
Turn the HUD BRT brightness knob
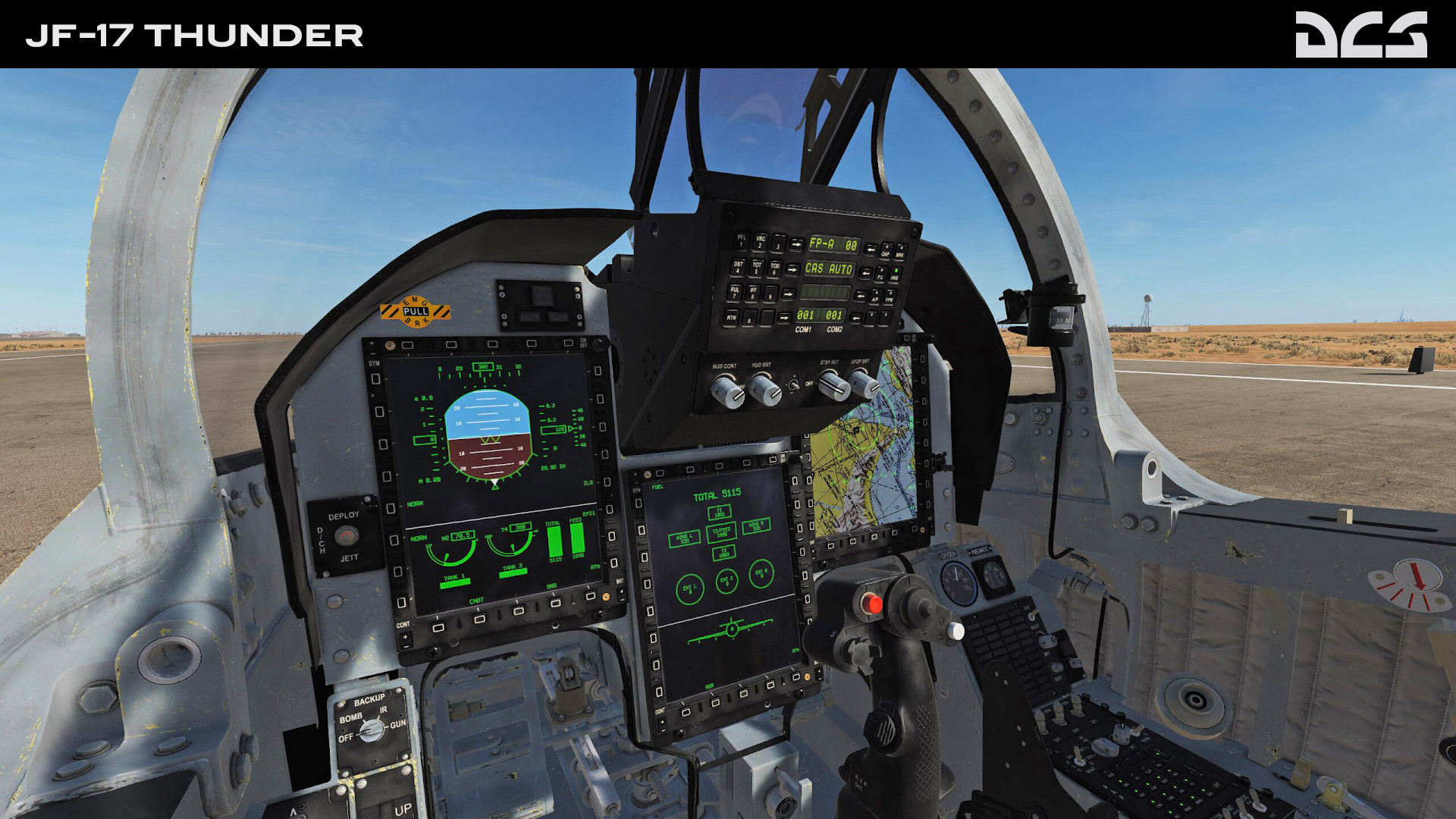766,390
